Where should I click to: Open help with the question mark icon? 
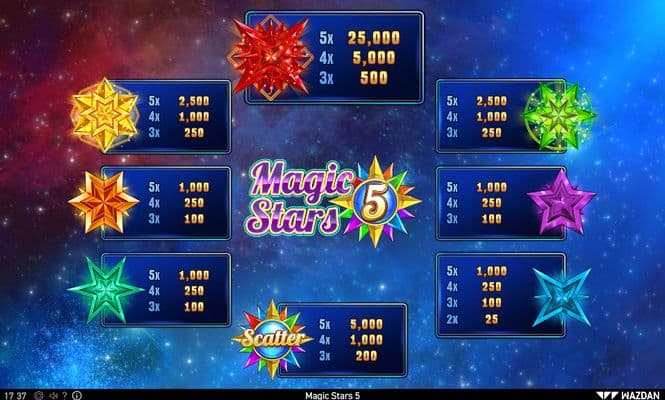(64, 395)
